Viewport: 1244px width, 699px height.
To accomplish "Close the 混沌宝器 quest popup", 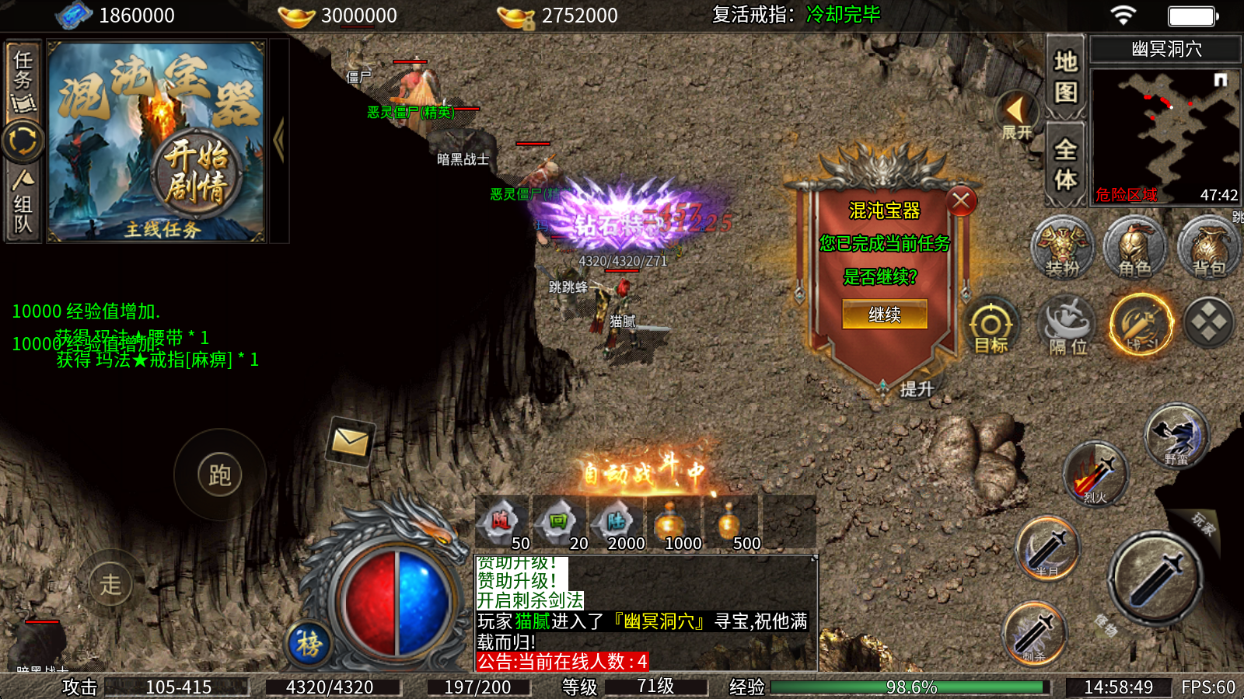I will click(x=961, y=201).
